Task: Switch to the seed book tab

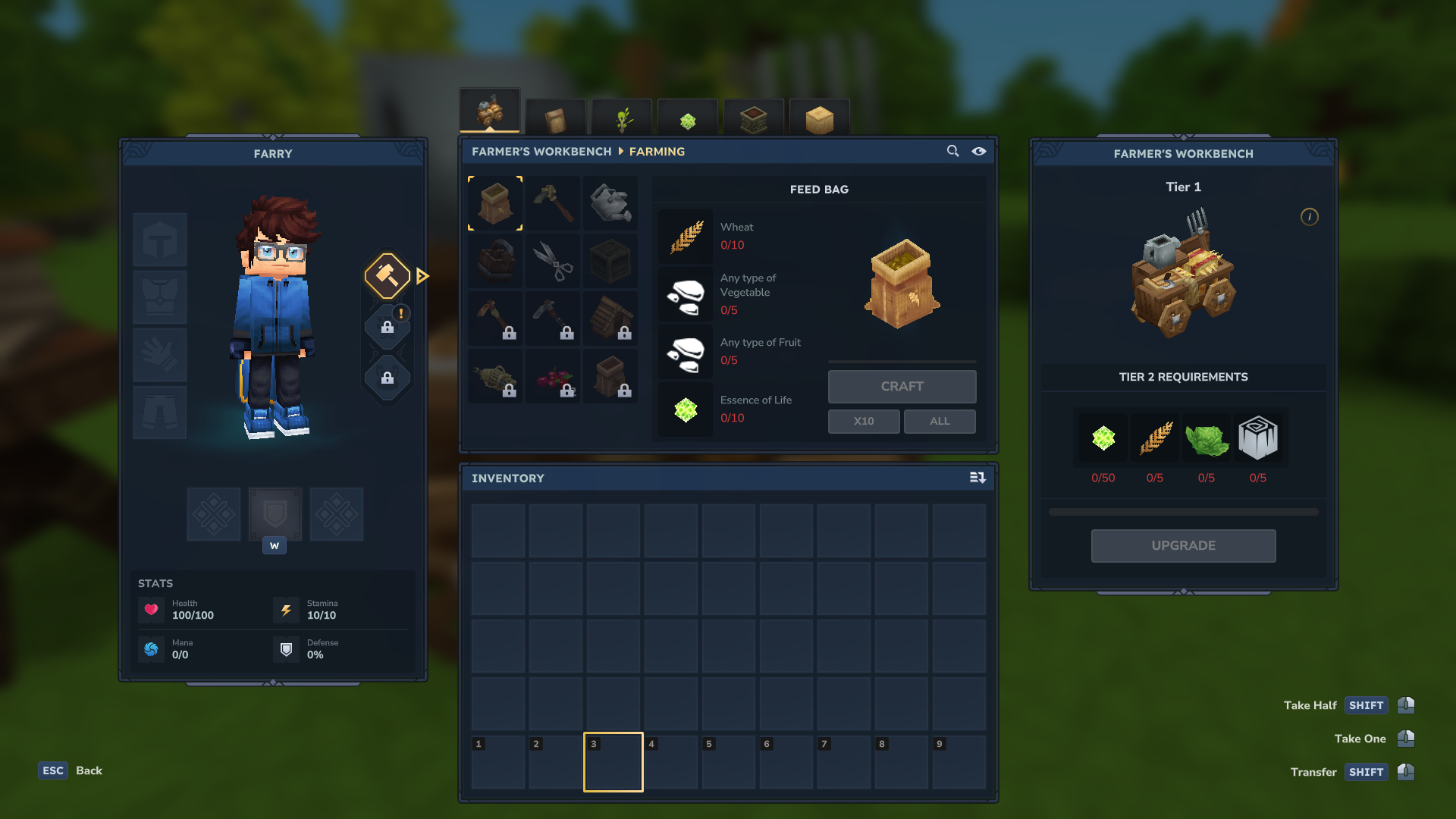Action: click(x=556, y=118)
